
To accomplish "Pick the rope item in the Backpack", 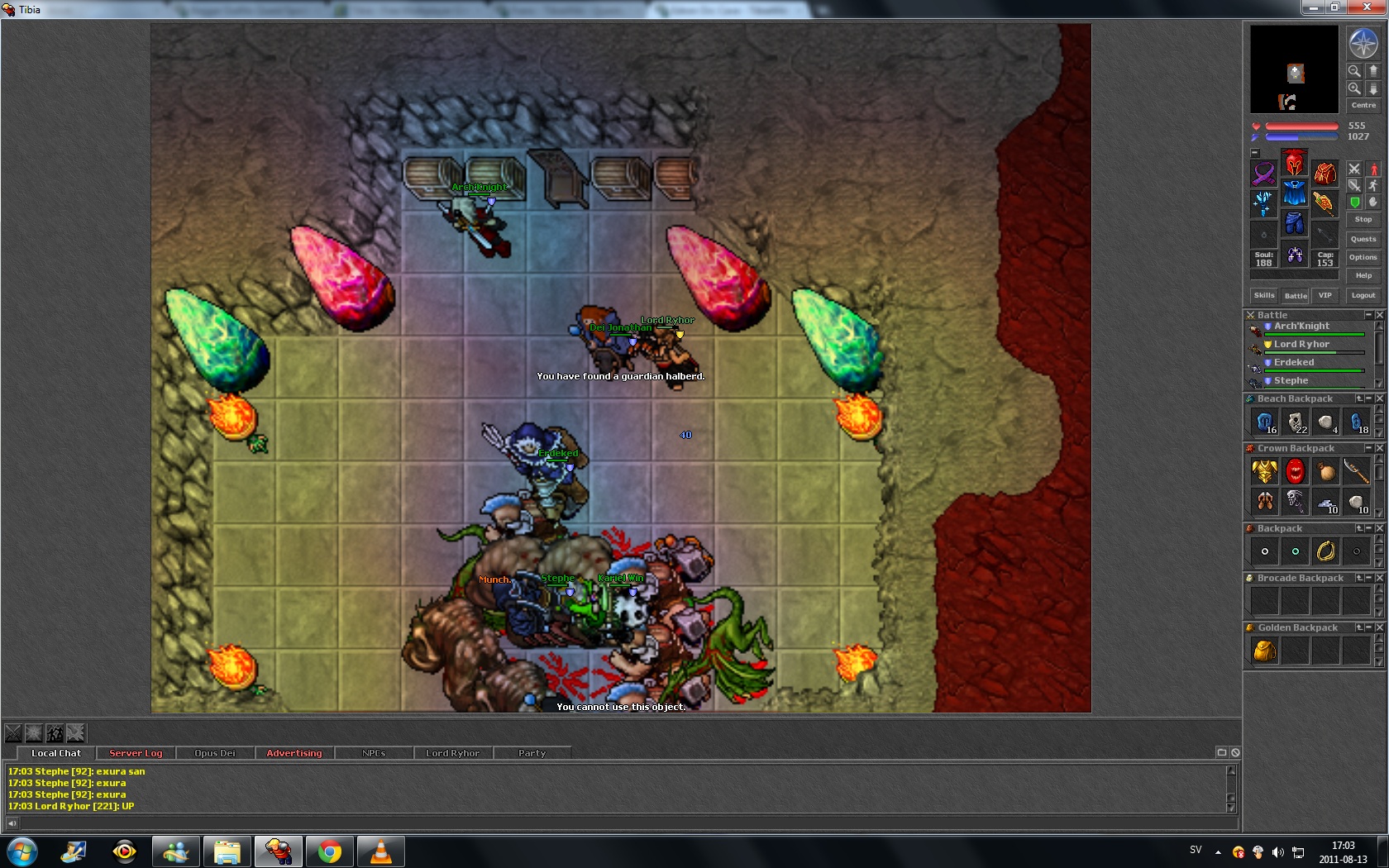I will (x=1325, y=551).
